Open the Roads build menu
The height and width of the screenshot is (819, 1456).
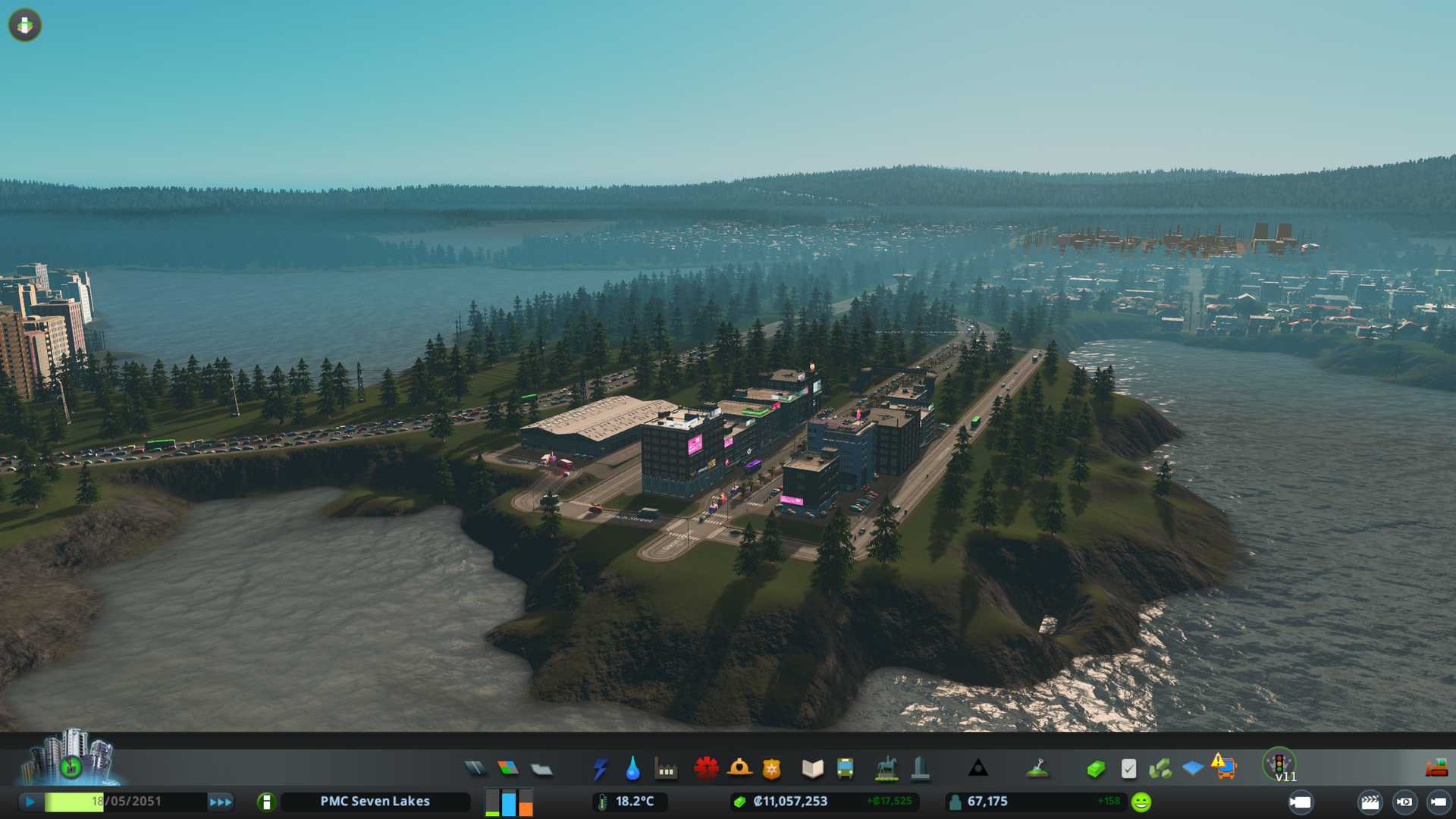click(x=475, y=769)
